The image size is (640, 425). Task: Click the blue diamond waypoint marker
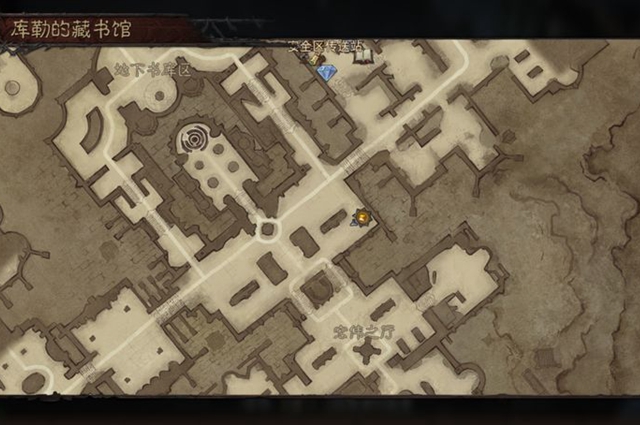(326, 72)
